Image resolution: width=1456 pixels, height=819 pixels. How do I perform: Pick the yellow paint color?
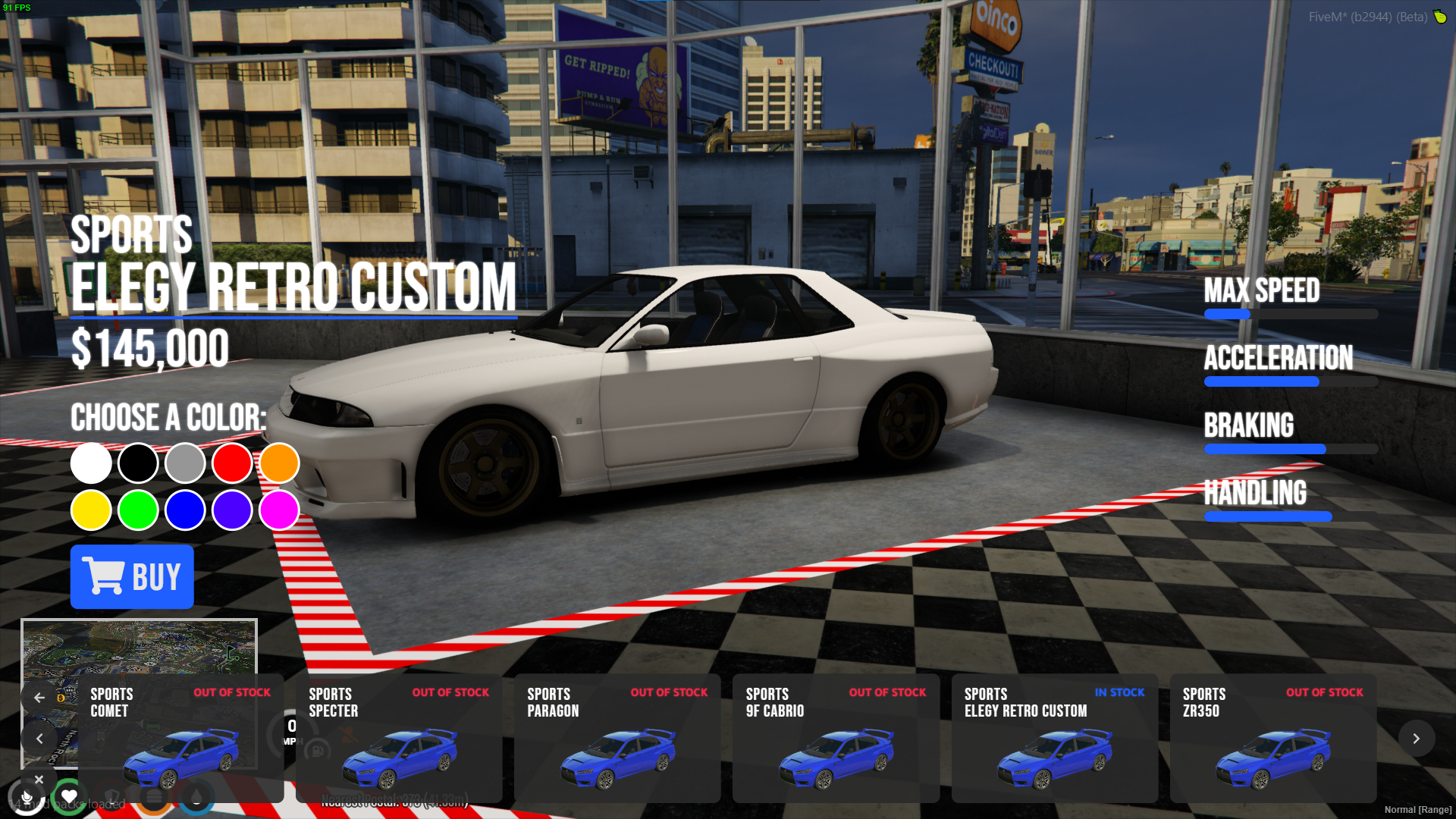(x=91, y=510)
